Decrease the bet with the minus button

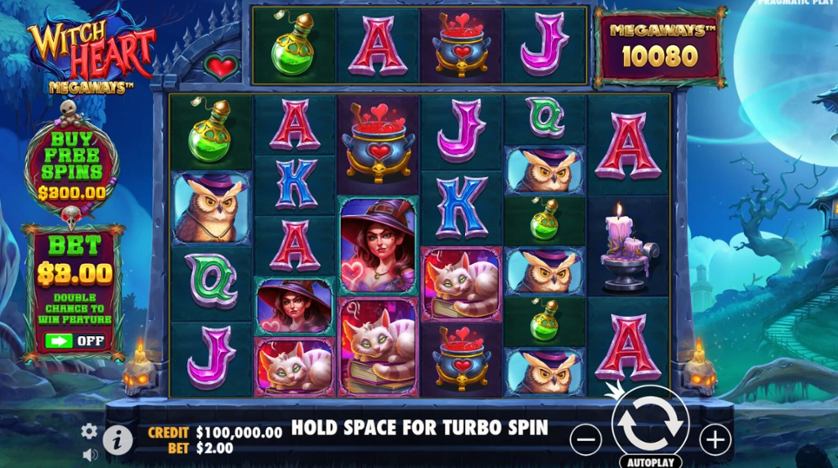[588, 437]
